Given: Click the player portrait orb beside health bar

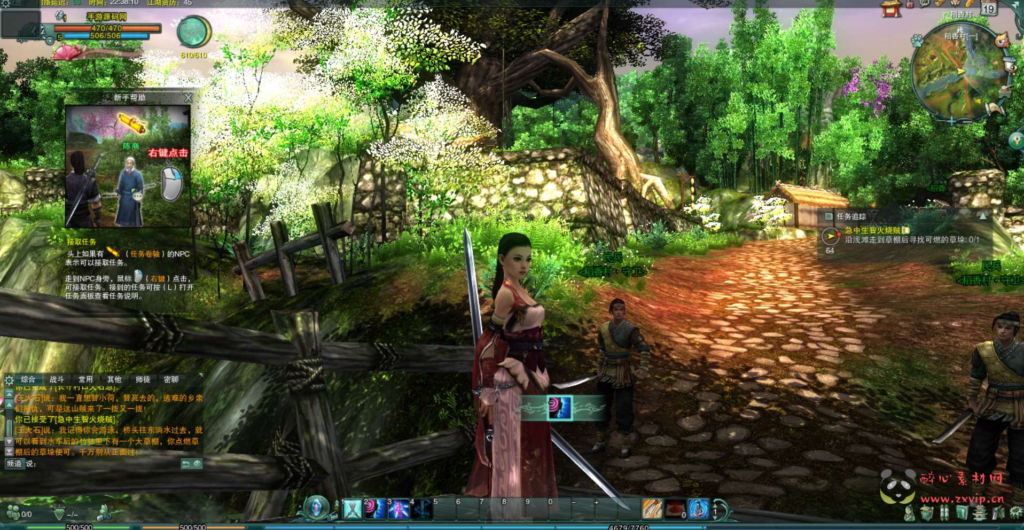Looking at the screenshot, I should click(x=193, y=31).
